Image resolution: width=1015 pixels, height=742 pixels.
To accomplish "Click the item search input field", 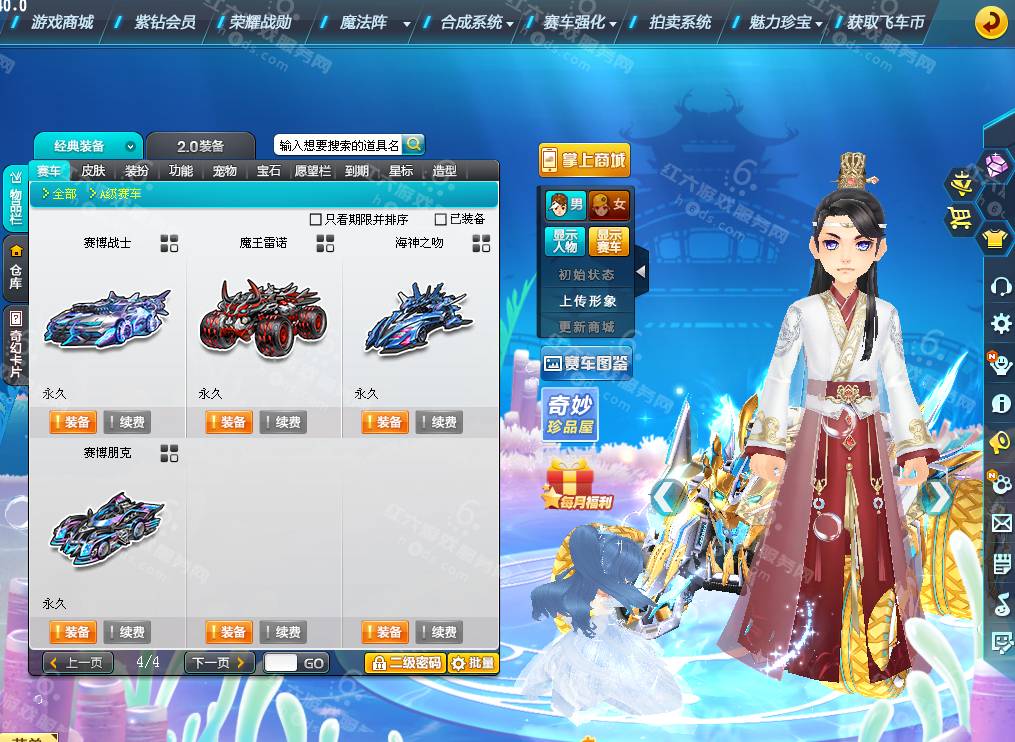I will point(338,145).
